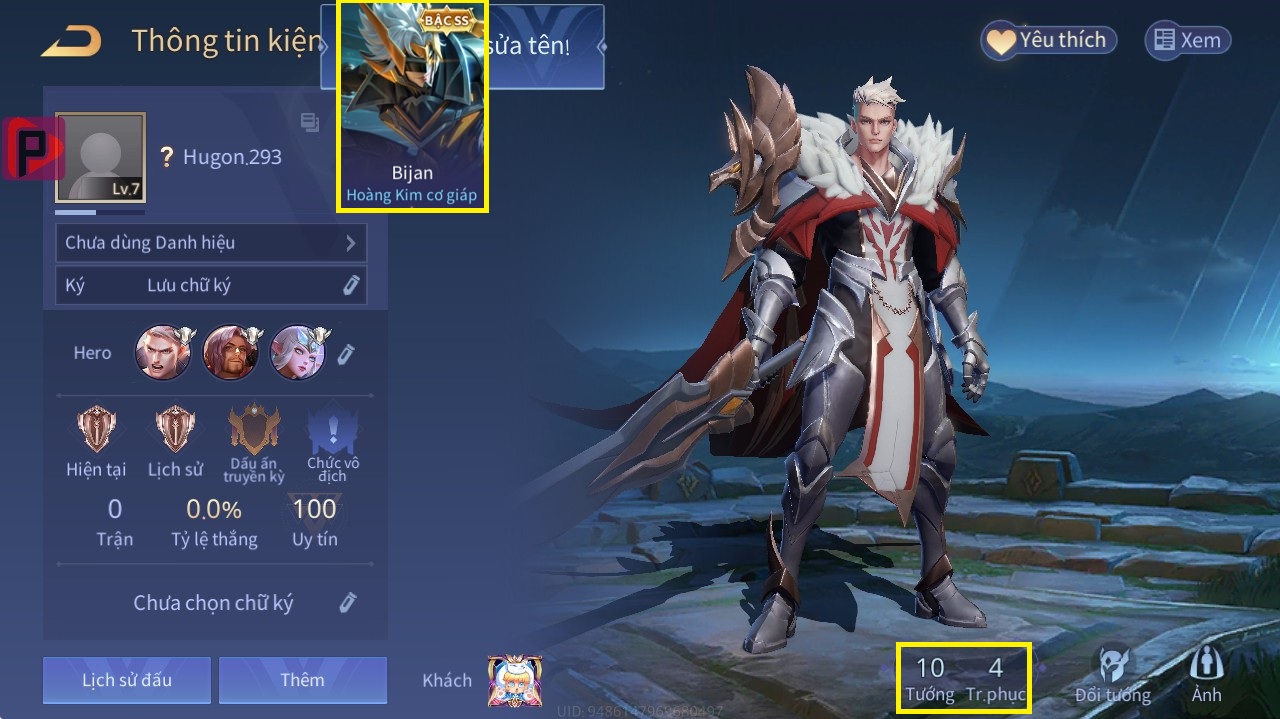Select the Bijan Hoàng Kim cơ giáp card
Image resolution: width=1280 pixels, height=719 pixels.
point(412,106)
